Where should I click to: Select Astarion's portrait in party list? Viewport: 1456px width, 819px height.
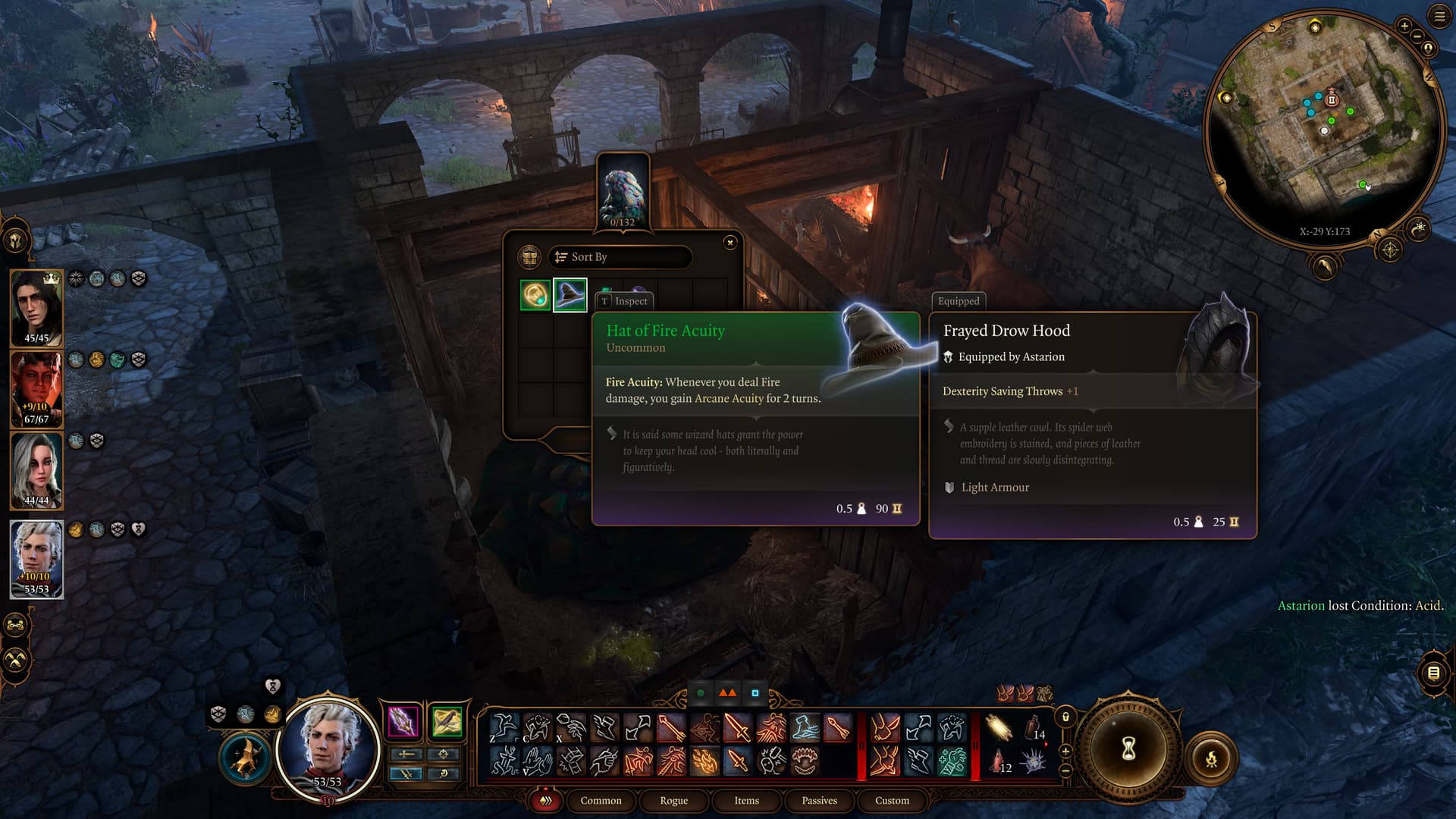click(36, 559)
